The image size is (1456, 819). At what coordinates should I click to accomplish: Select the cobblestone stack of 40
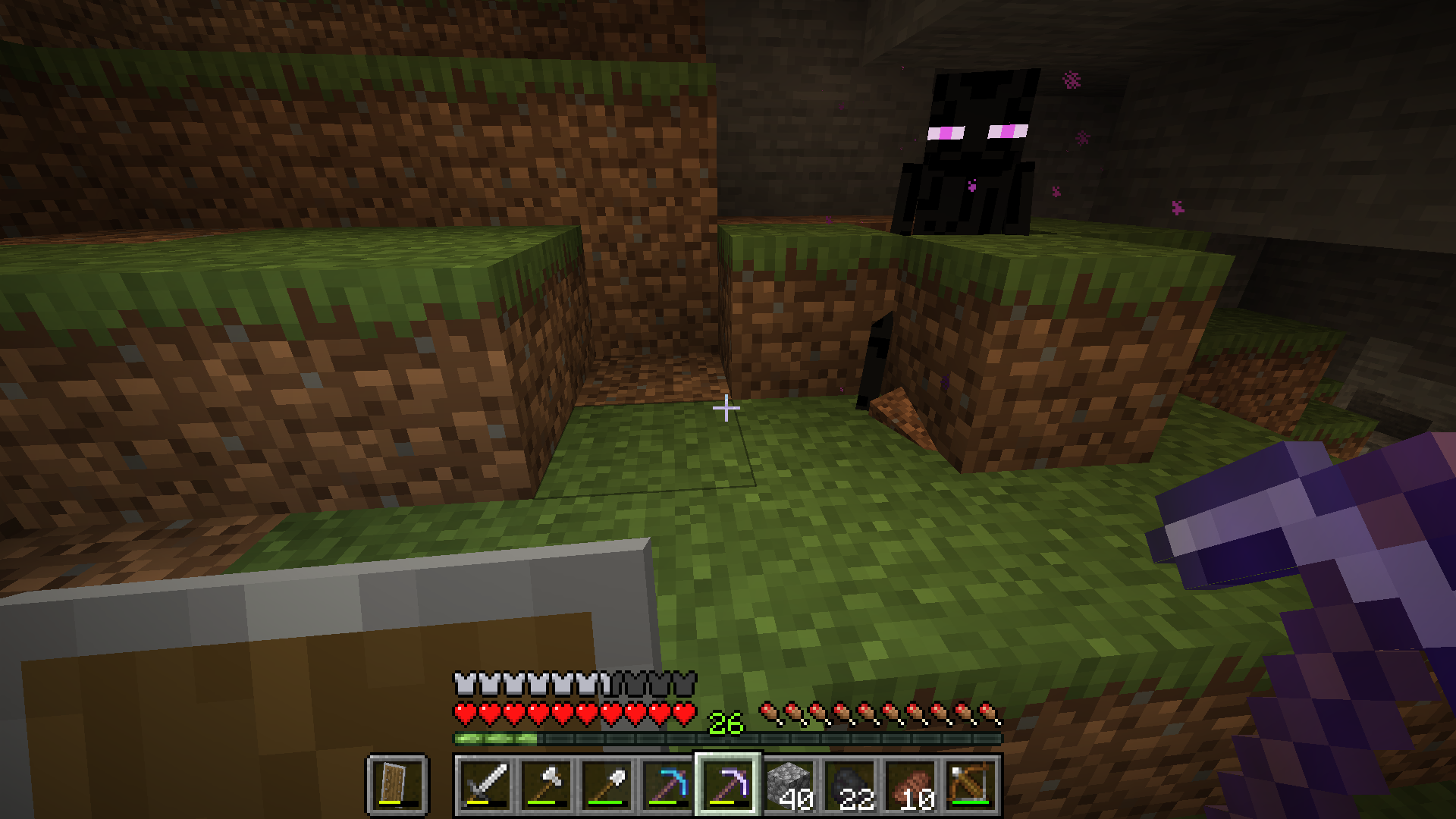pos(789,786)
